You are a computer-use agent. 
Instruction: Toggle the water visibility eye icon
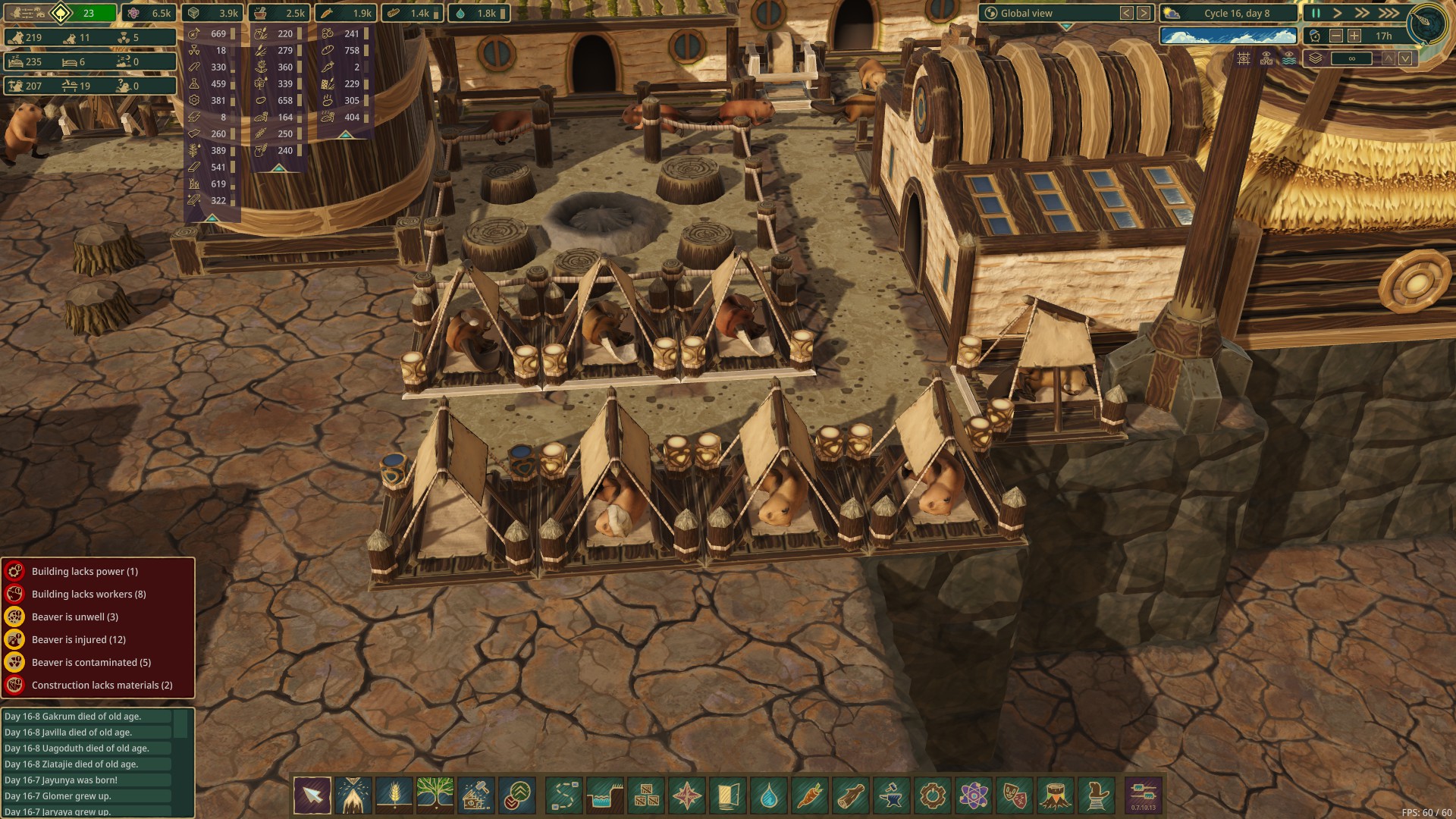pos(1289,58)
